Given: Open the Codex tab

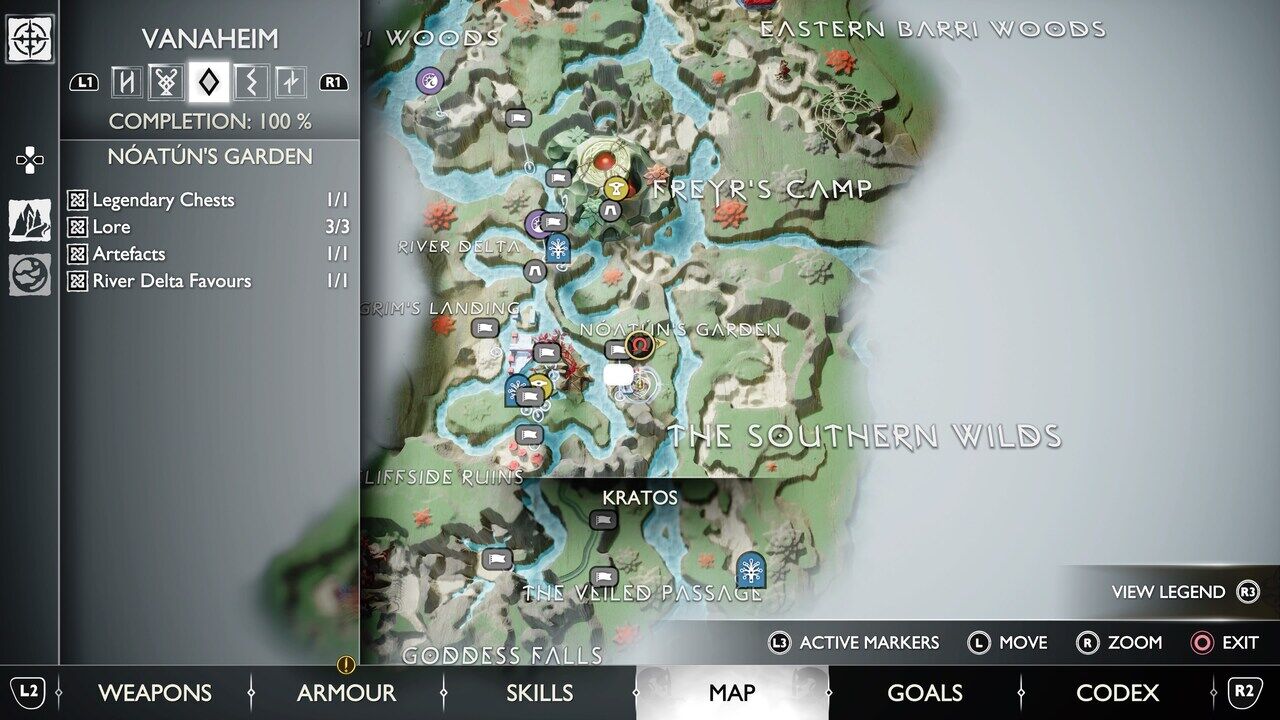Looking at the screenshot, I should click(x=1117, y=692).
